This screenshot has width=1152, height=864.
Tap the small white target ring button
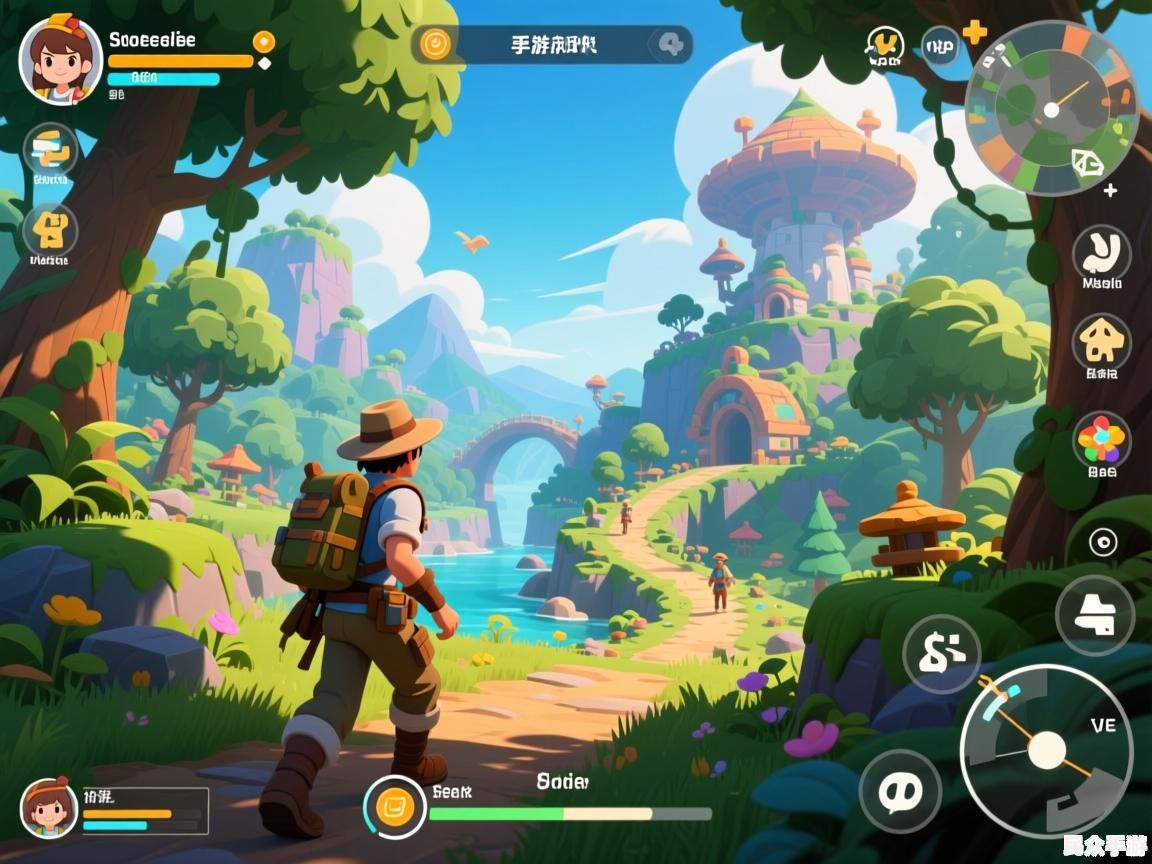pyautogui.click(x=1103, y=543)
